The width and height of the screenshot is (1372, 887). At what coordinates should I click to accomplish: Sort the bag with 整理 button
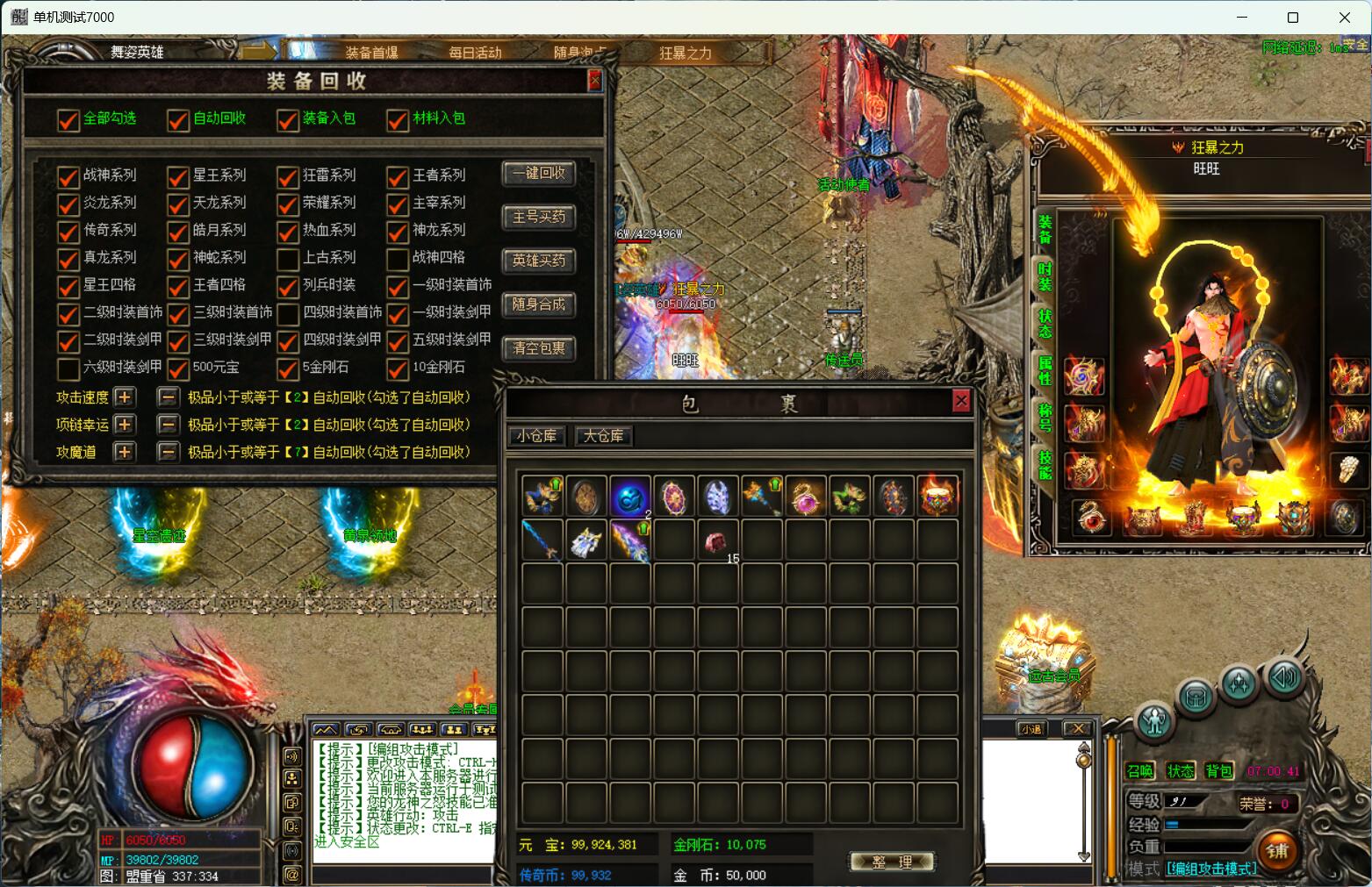[x=891, y=862]
